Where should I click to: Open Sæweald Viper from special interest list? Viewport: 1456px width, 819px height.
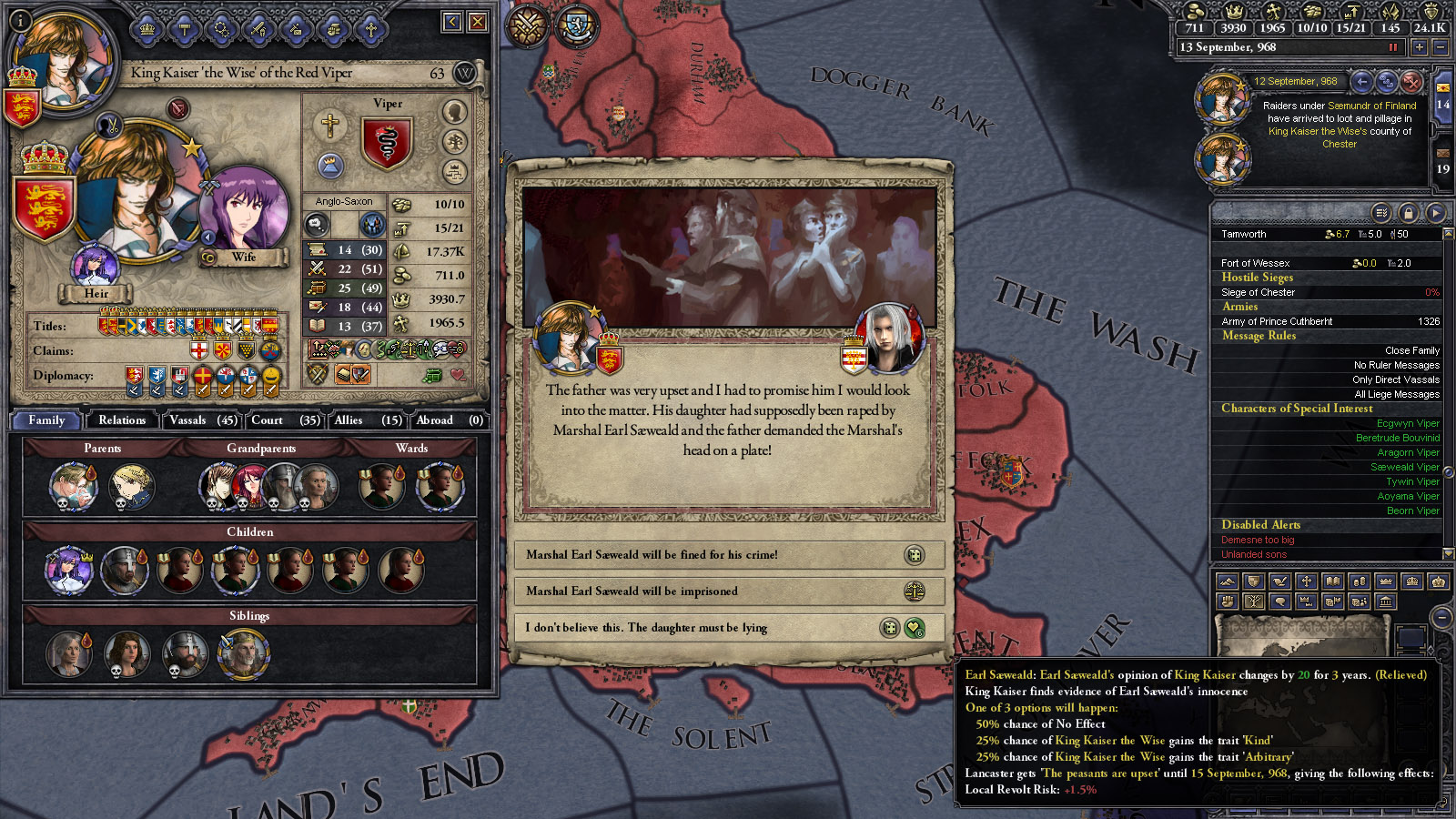point(1404,467)
